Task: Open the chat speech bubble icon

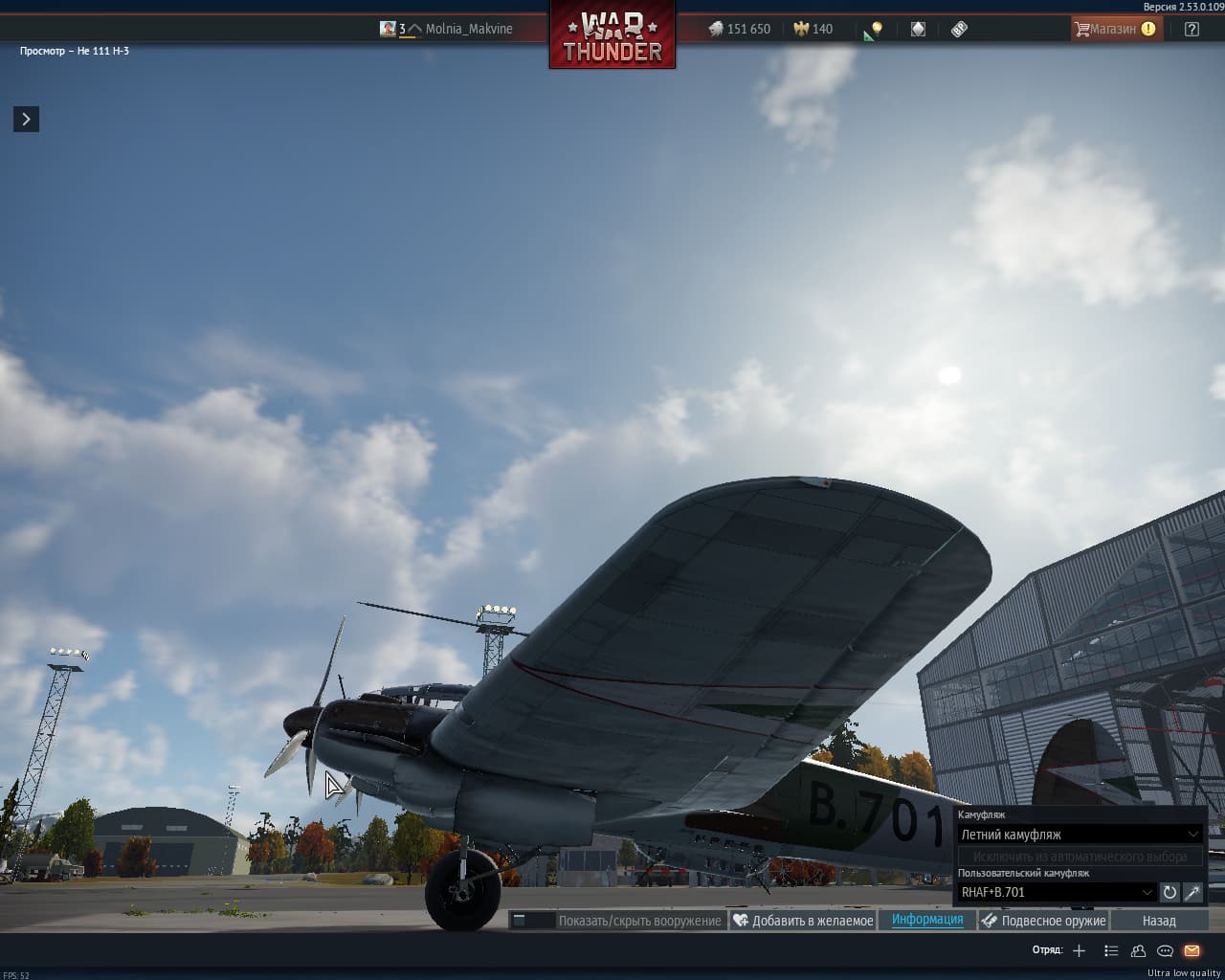Action: tap(1165, 950)
